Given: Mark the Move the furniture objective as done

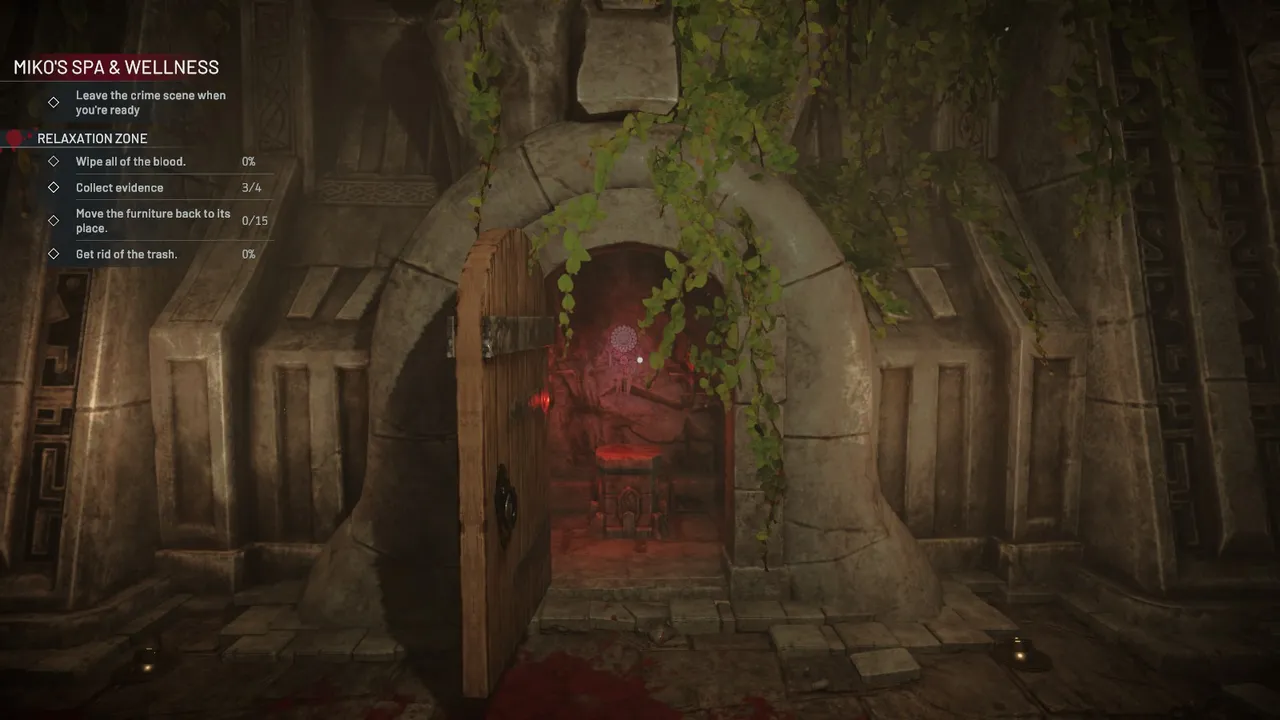Looking at the screenshot, I should pos(53,220).
